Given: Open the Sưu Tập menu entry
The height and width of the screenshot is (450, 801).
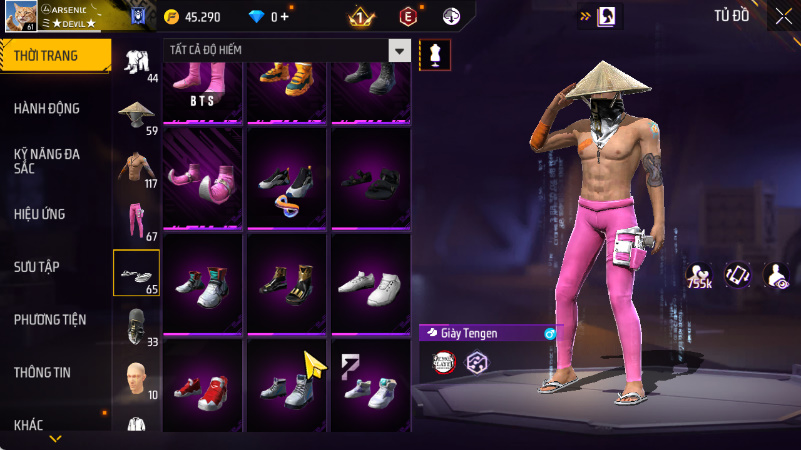Looking at the screenshot, I should point(37,267).
